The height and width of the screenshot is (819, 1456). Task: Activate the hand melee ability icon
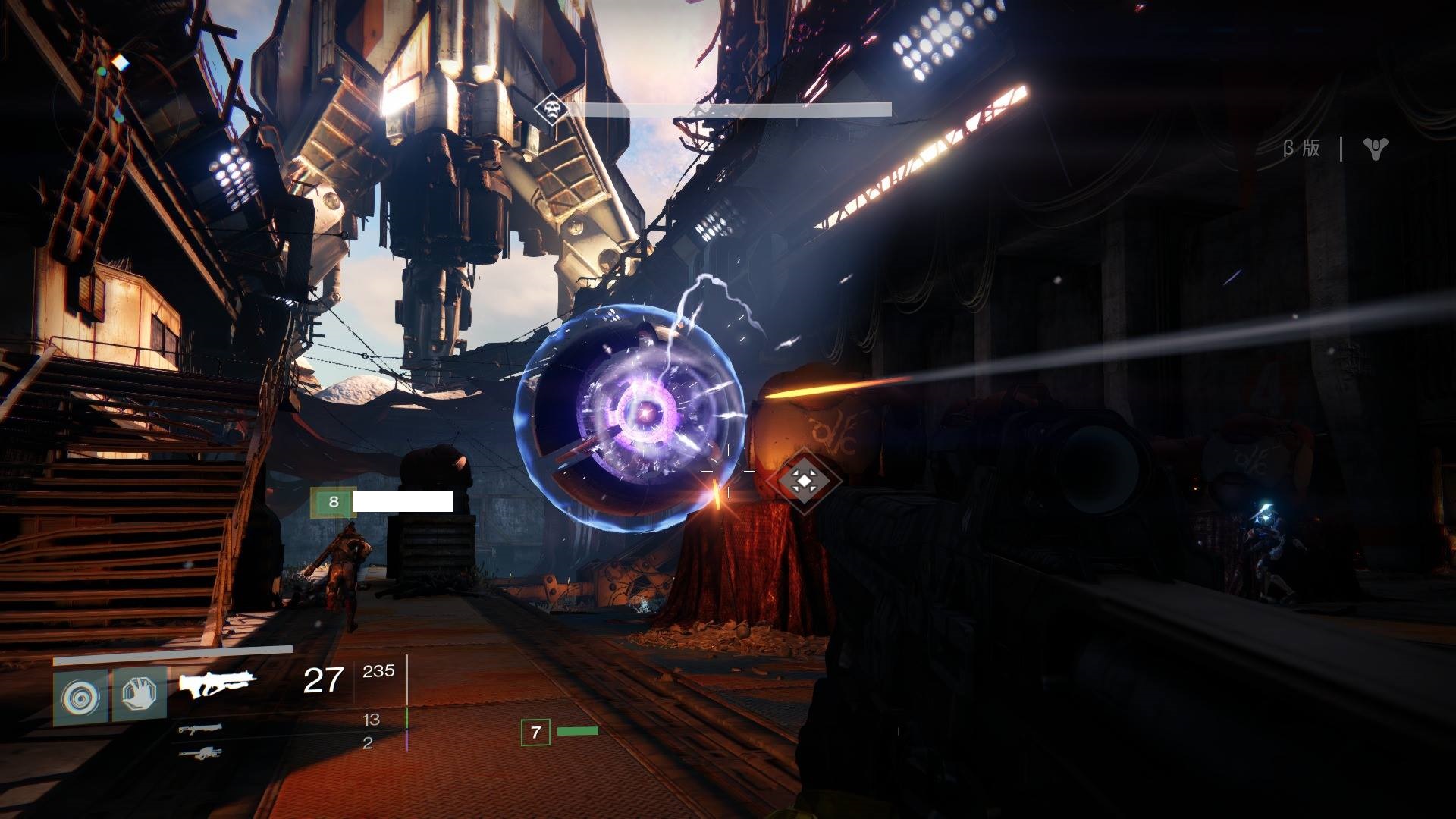[140, 694]
